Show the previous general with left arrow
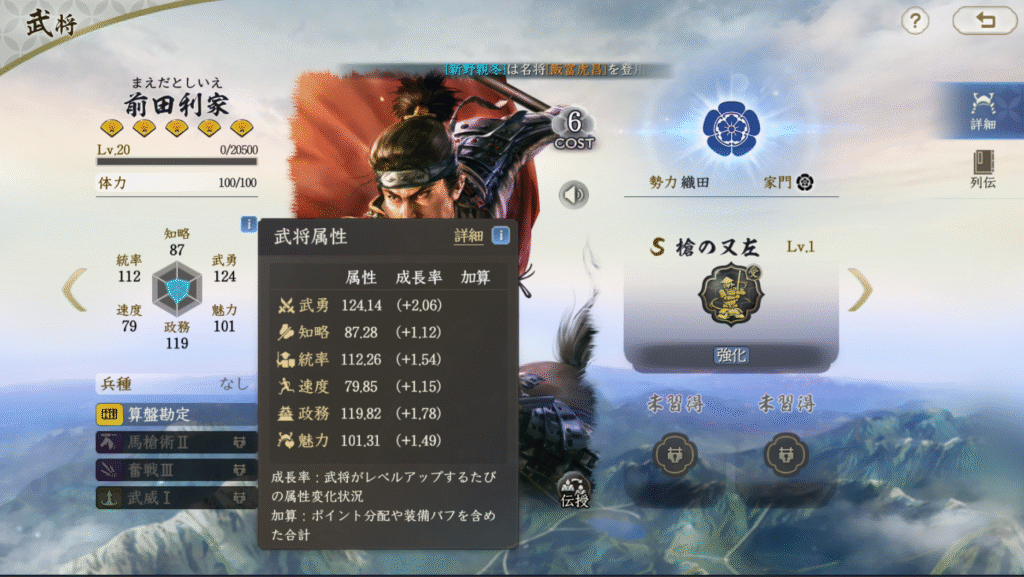 click(75, 290)
